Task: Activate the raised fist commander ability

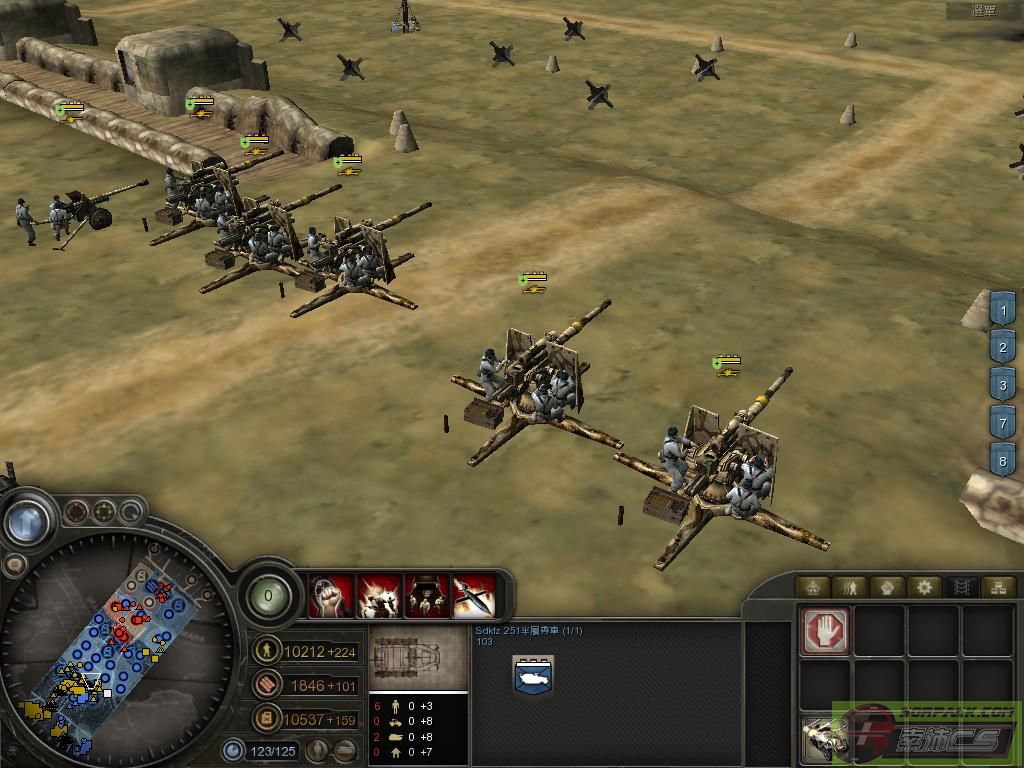Action: 330,597
